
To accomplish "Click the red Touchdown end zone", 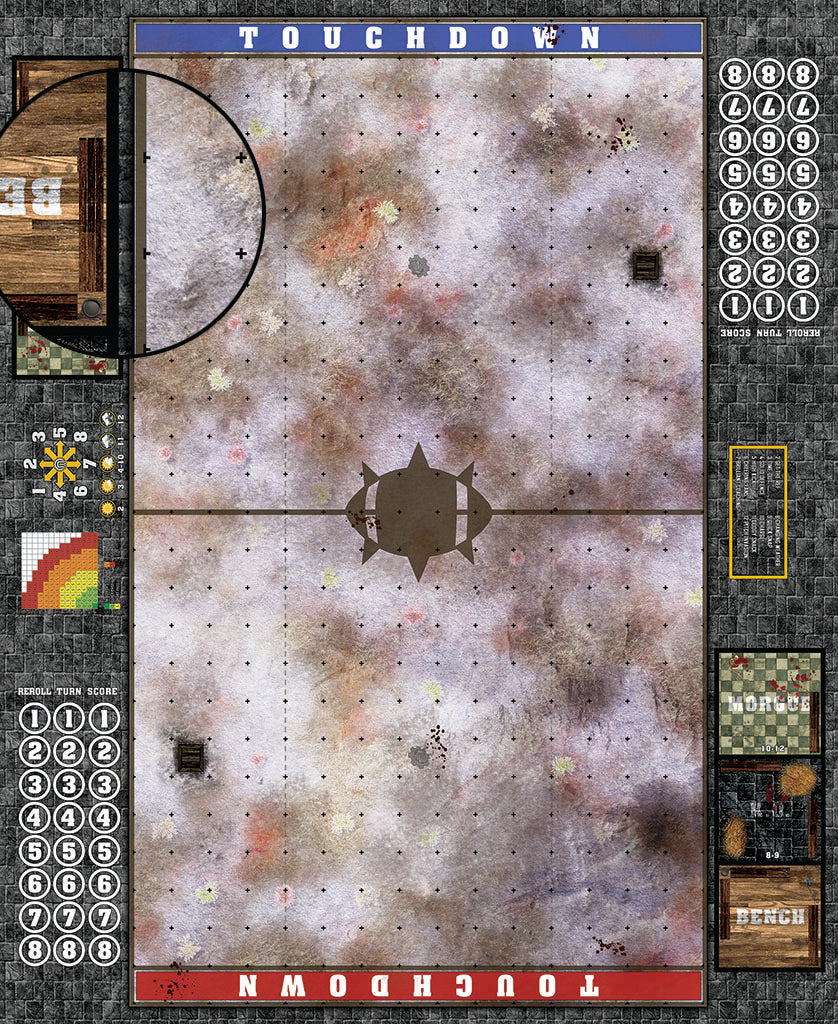I will click(418, 985).
